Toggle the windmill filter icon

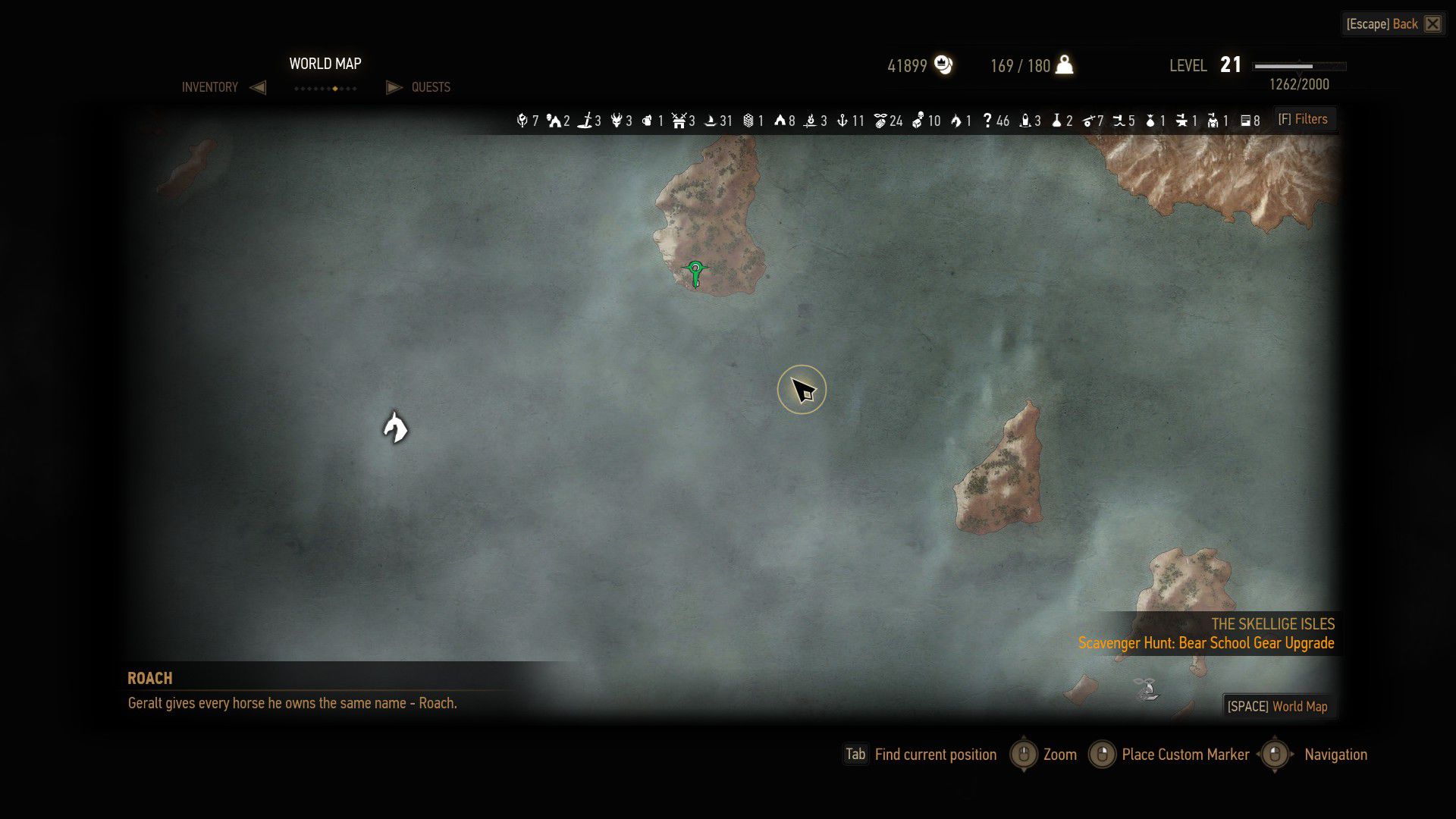click(679, 121)
